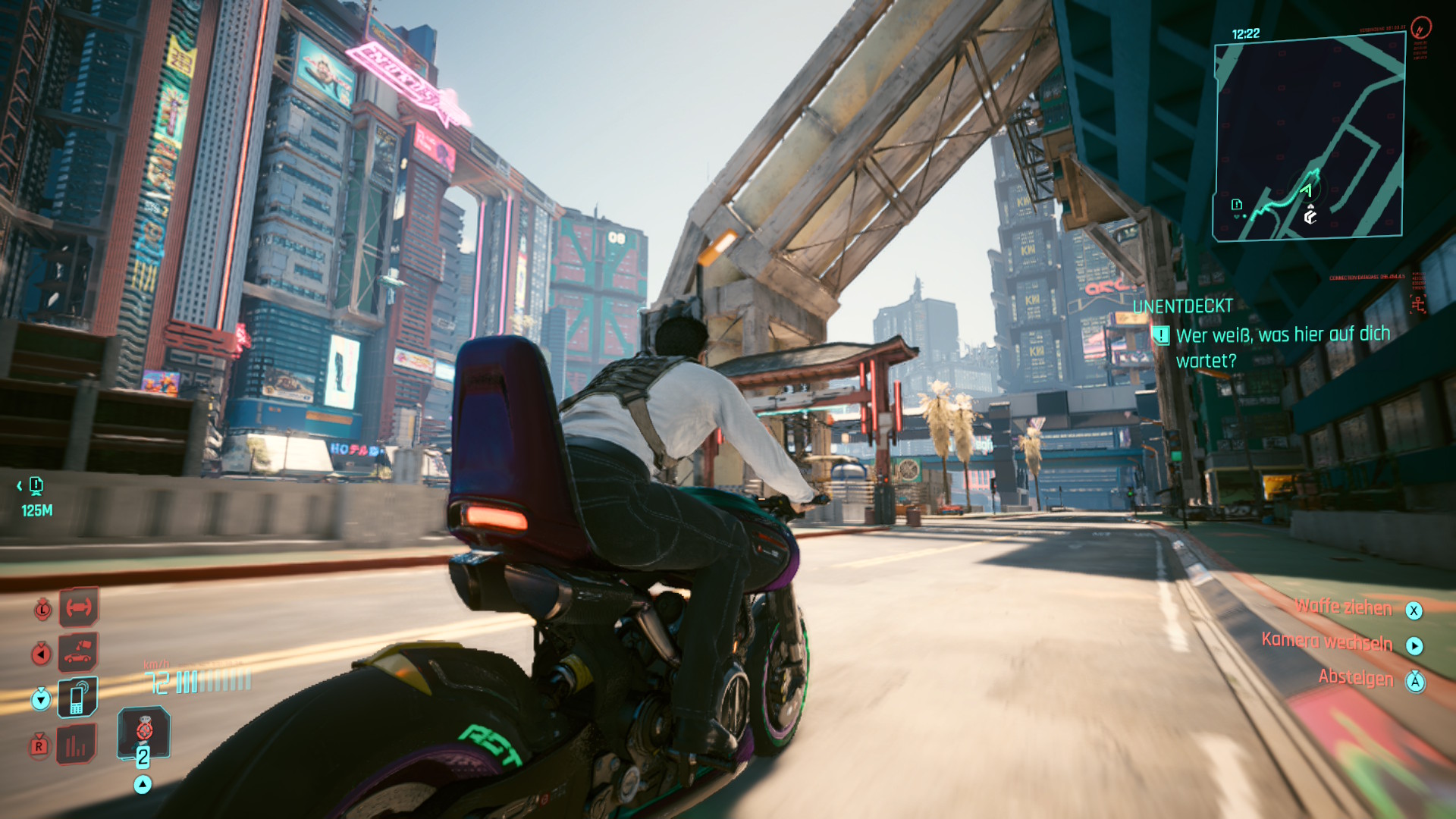Use the consumable slot showing count 2
Image resolution: width=1456 pixels, height=819 pixels.
point(143,734)
